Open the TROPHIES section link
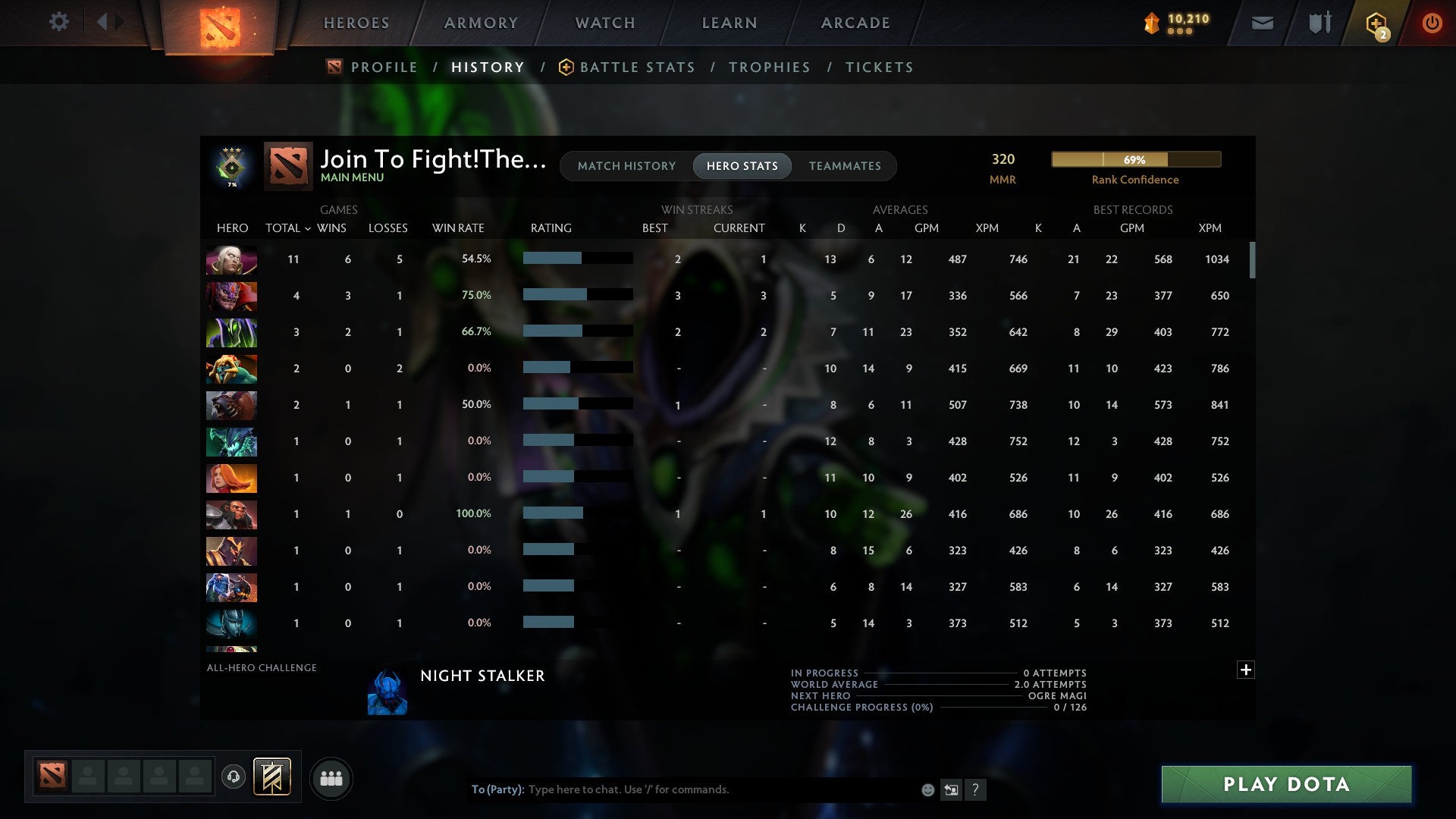 tap(769, 67)
